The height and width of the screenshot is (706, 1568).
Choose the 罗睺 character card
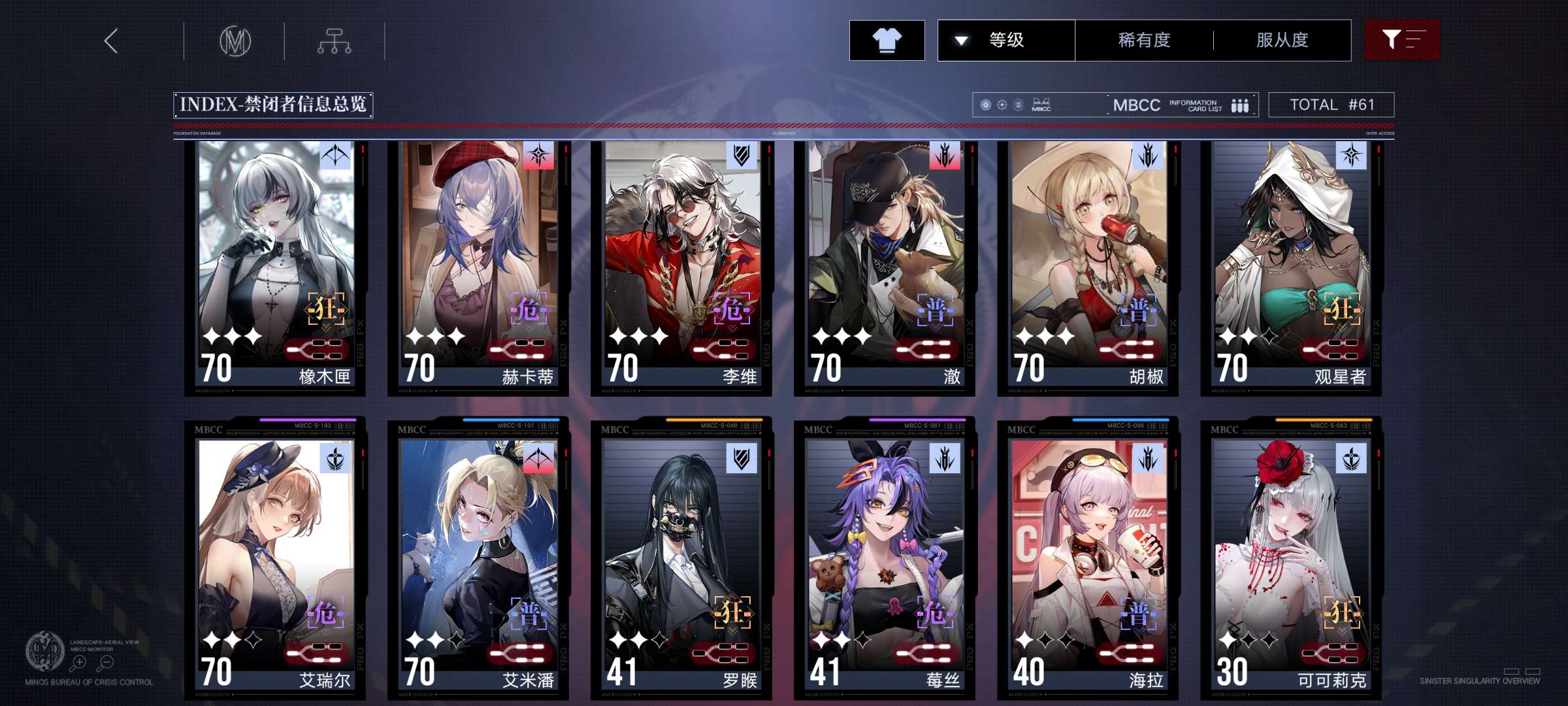(x=682, y=562)
